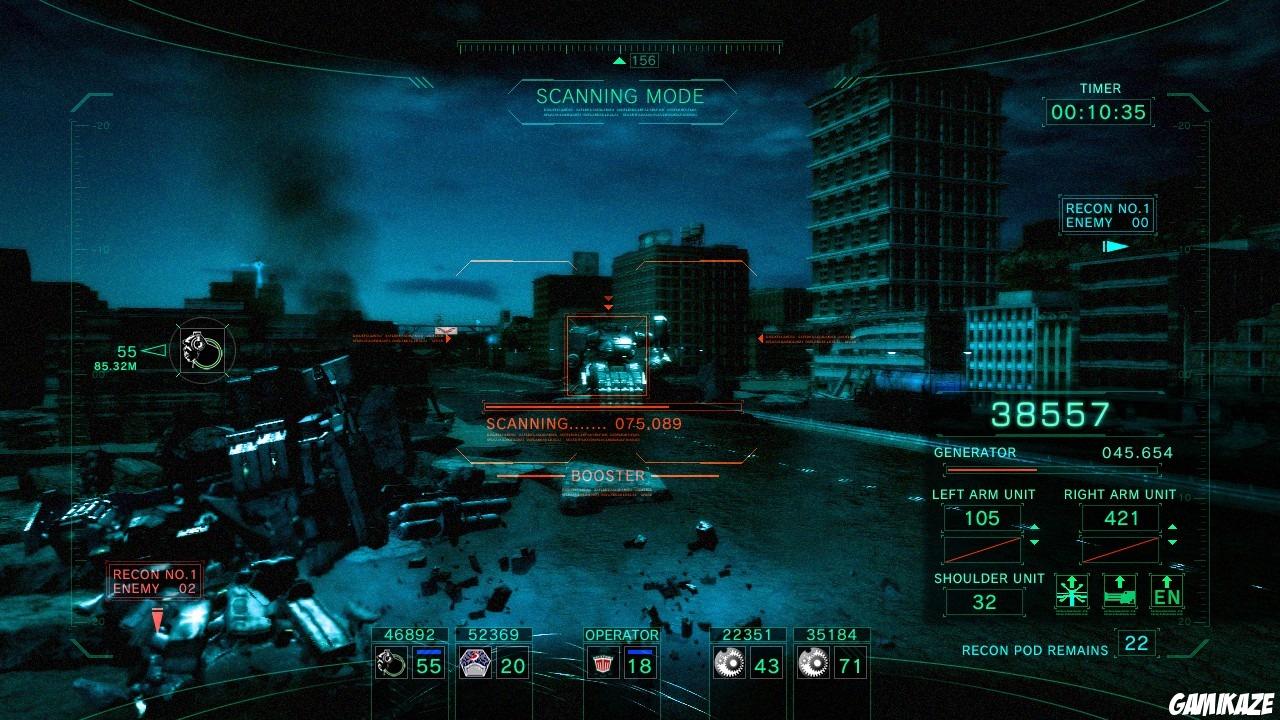Click the circular targeting emblem near 85.32M reading
The height and width of the screenshot is (720, 1280).
click(x=201, y=351)
